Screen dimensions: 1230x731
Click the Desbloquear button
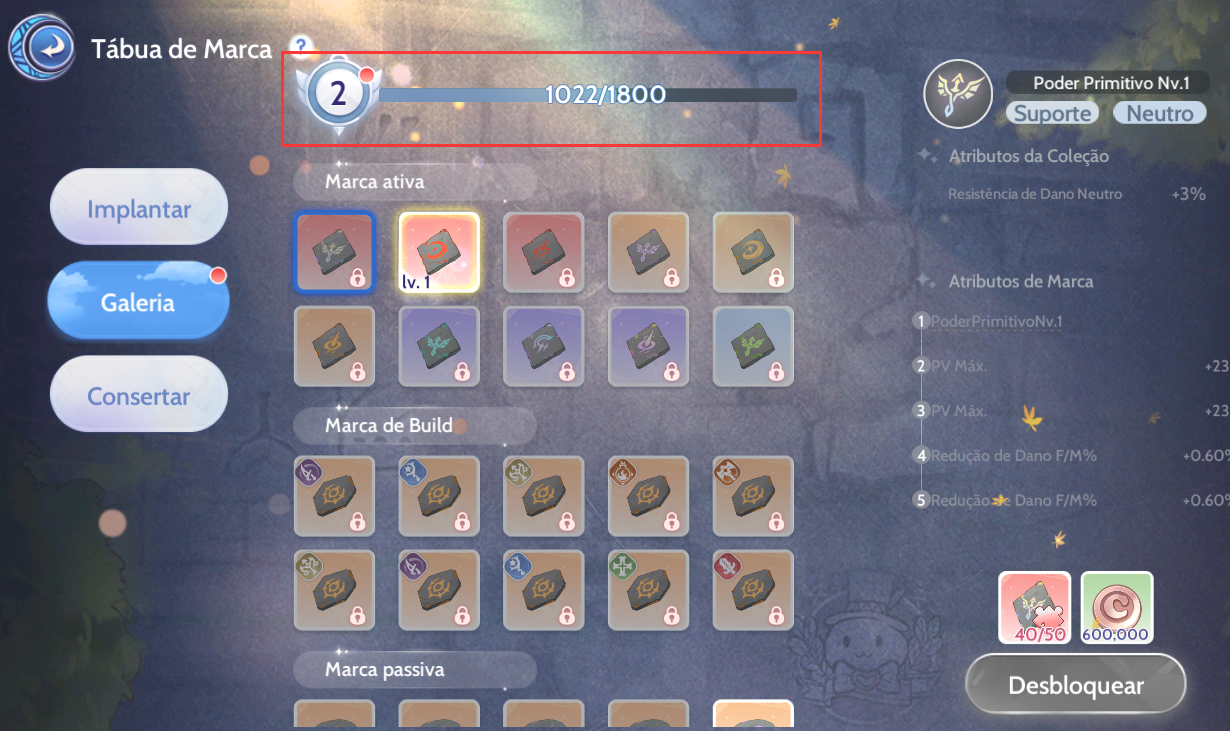1075,686
